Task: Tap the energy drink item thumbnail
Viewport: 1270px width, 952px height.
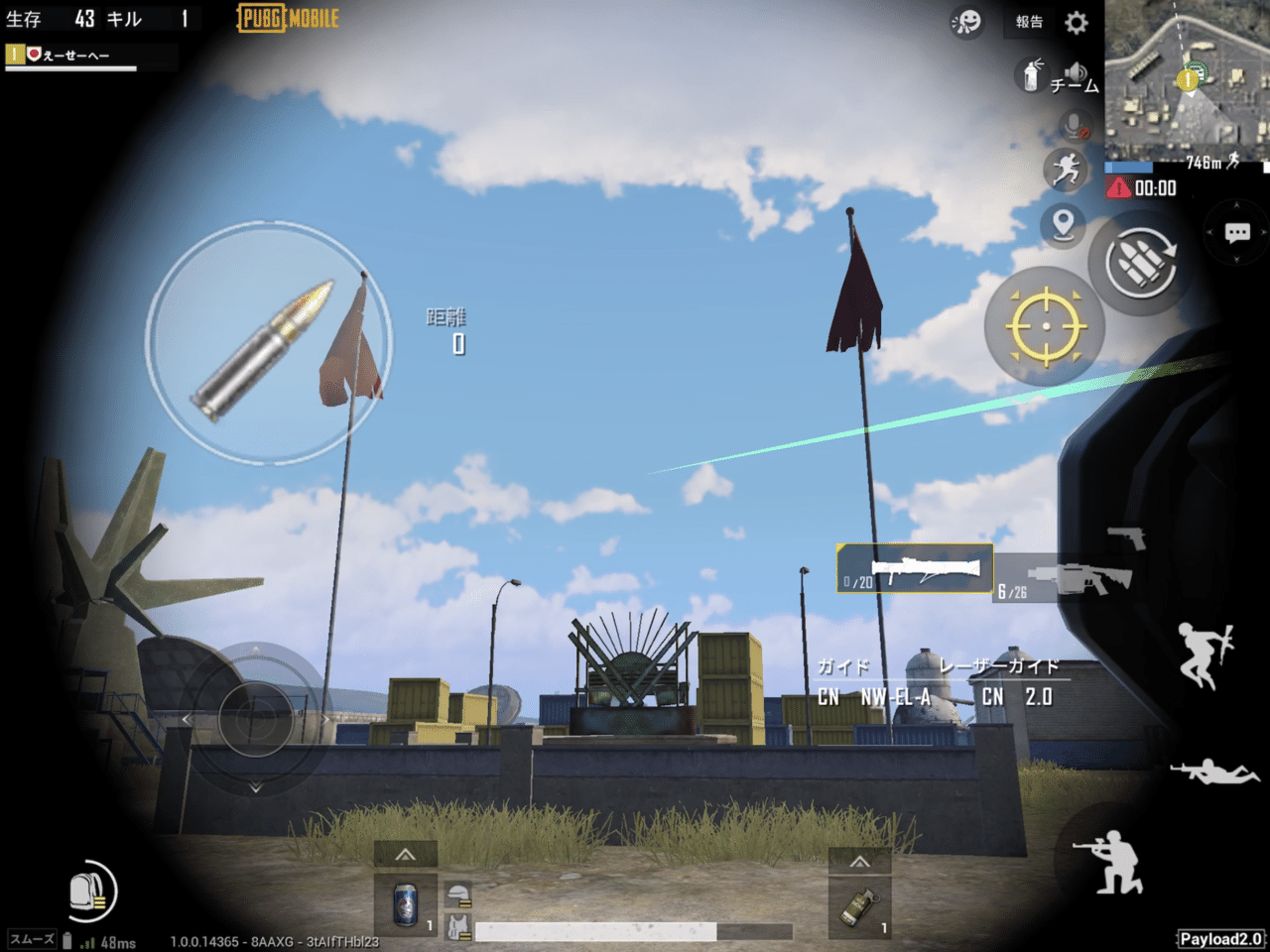Action: 405,906
